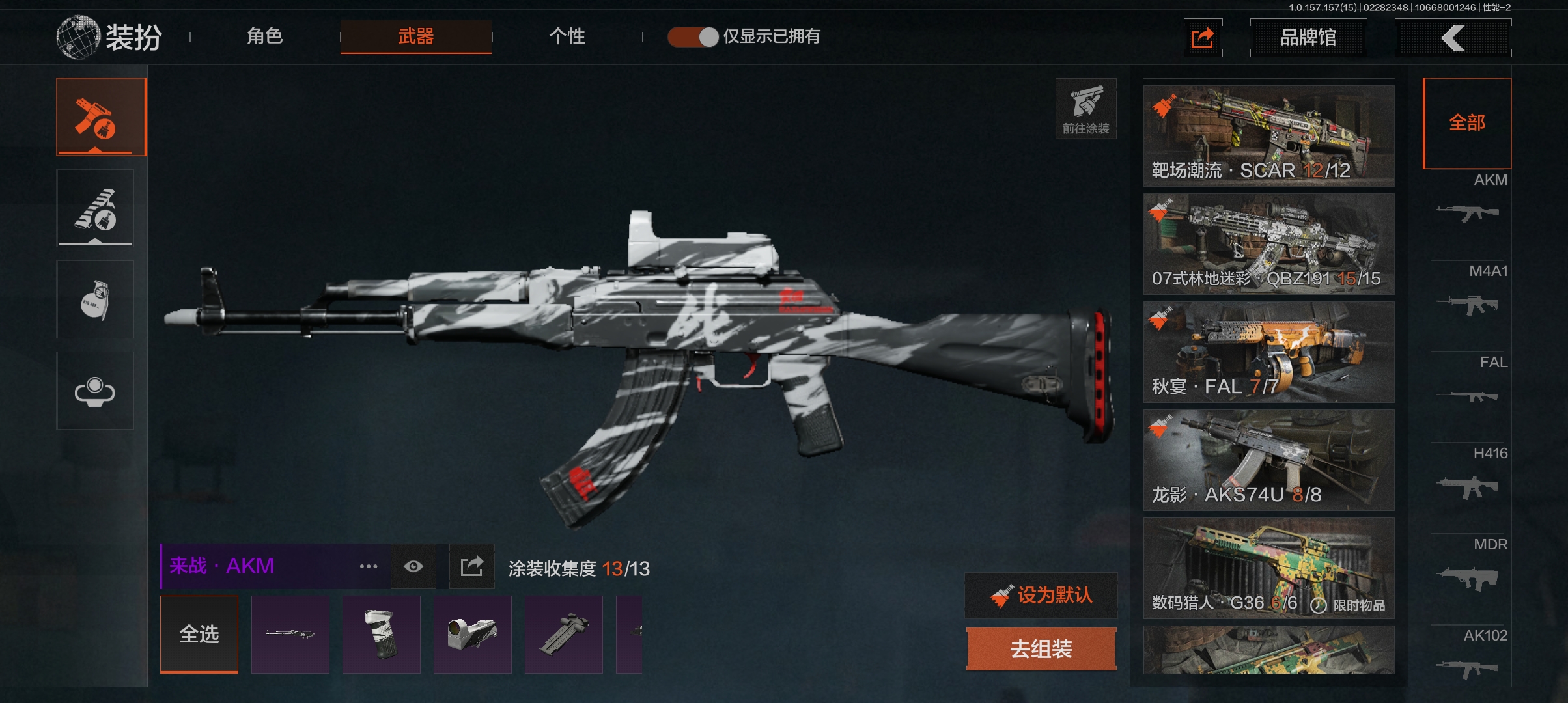
Task: Go back with the arrow button
Action: click(x=1452, y=38)
